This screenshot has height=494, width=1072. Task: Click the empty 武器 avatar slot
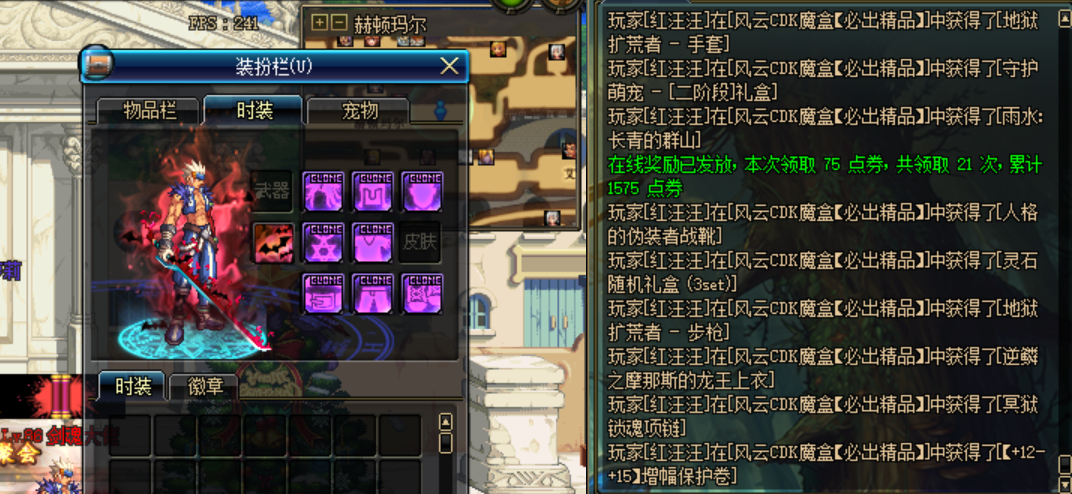273,190
